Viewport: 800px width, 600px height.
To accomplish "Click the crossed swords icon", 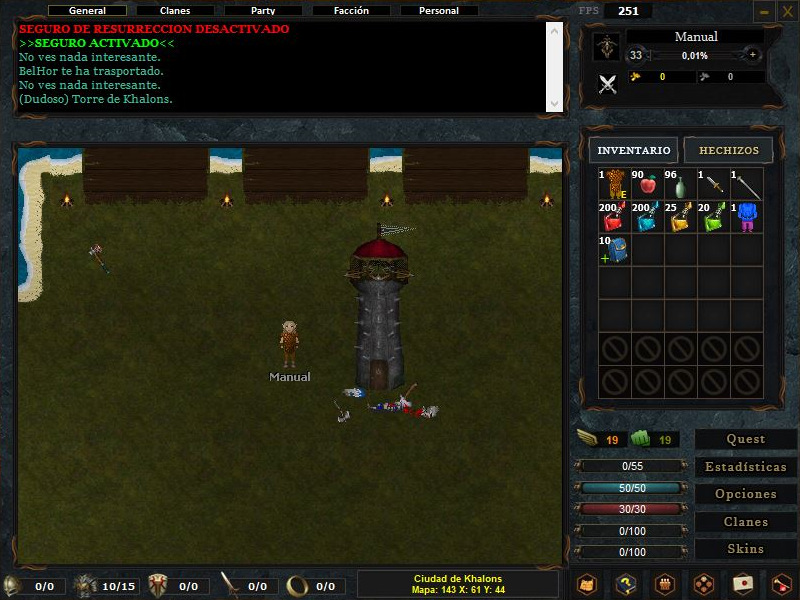I will (x=607, y=84).
